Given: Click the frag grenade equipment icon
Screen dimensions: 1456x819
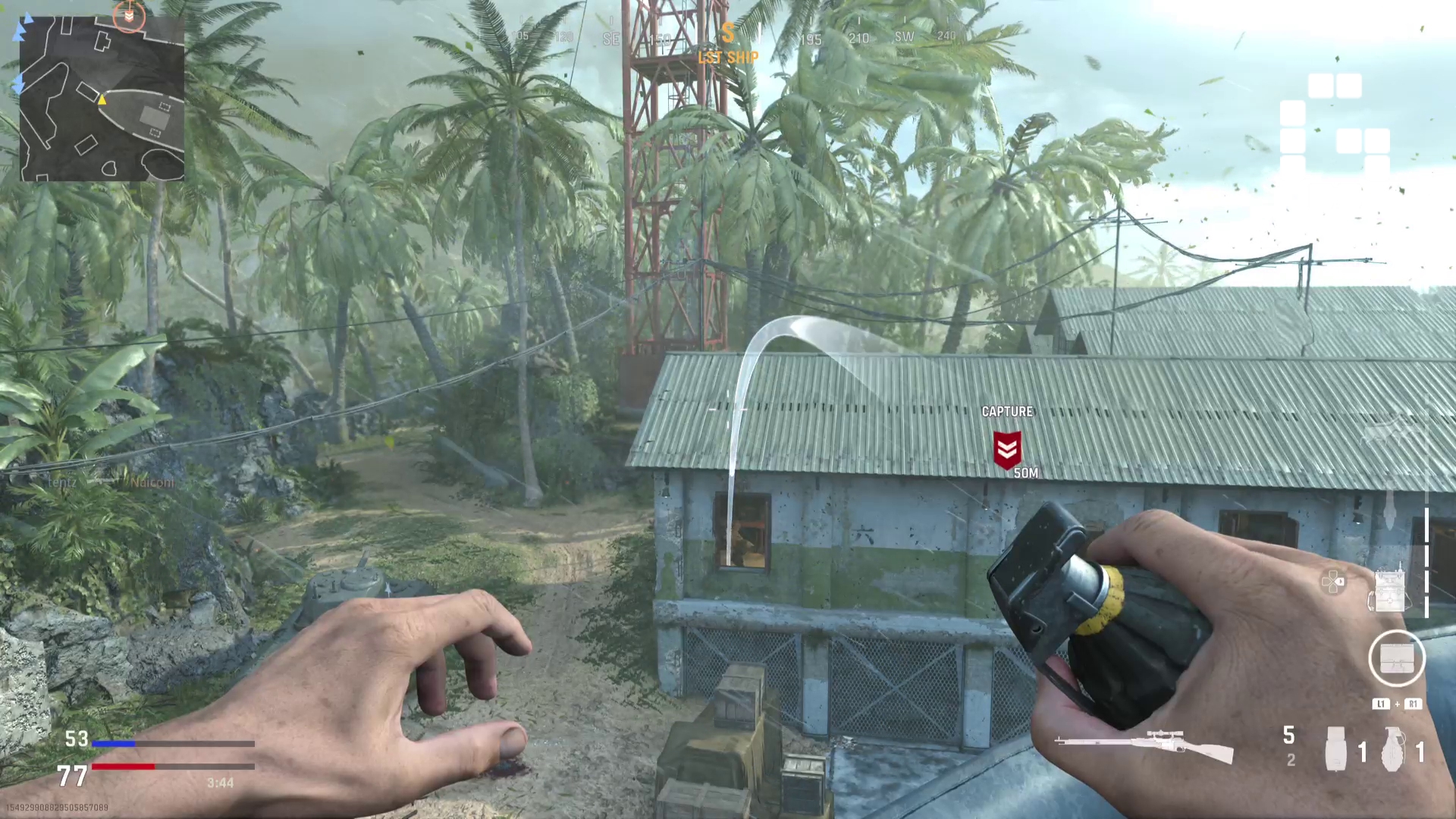Looking at the screenshot, I should click(1394, 751).
